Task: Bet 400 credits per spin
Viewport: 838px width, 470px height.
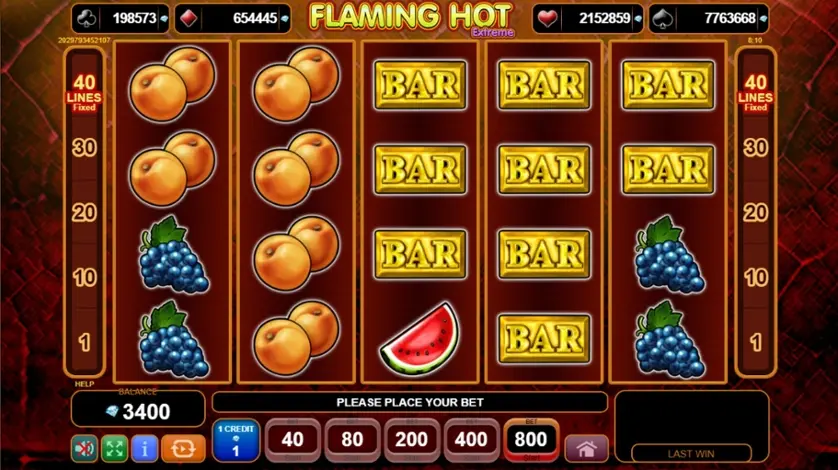Action: pos(471,440)
